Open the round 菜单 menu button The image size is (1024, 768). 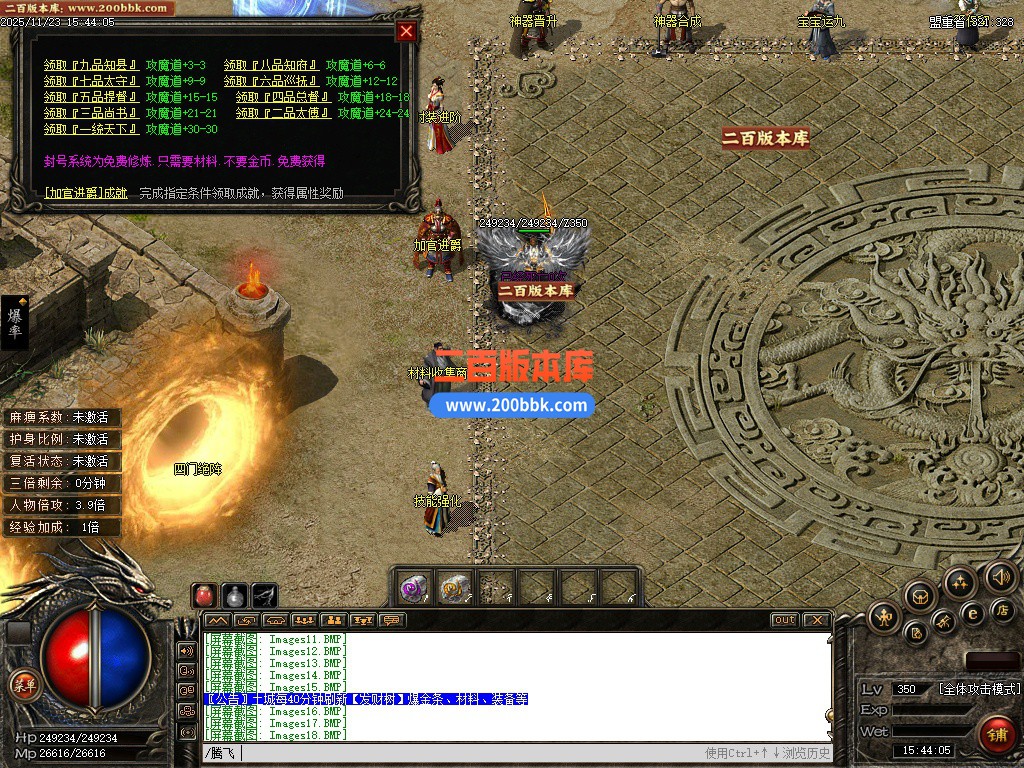click(23, 685)
